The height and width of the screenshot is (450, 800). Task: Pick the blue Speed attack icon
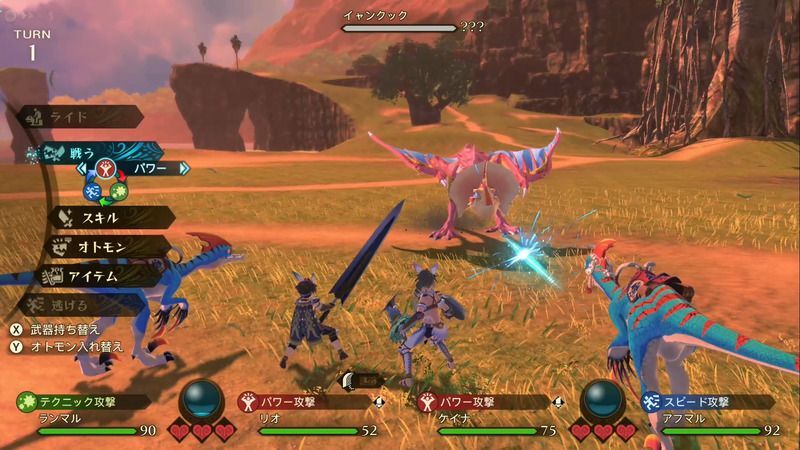tap(91, 191)
